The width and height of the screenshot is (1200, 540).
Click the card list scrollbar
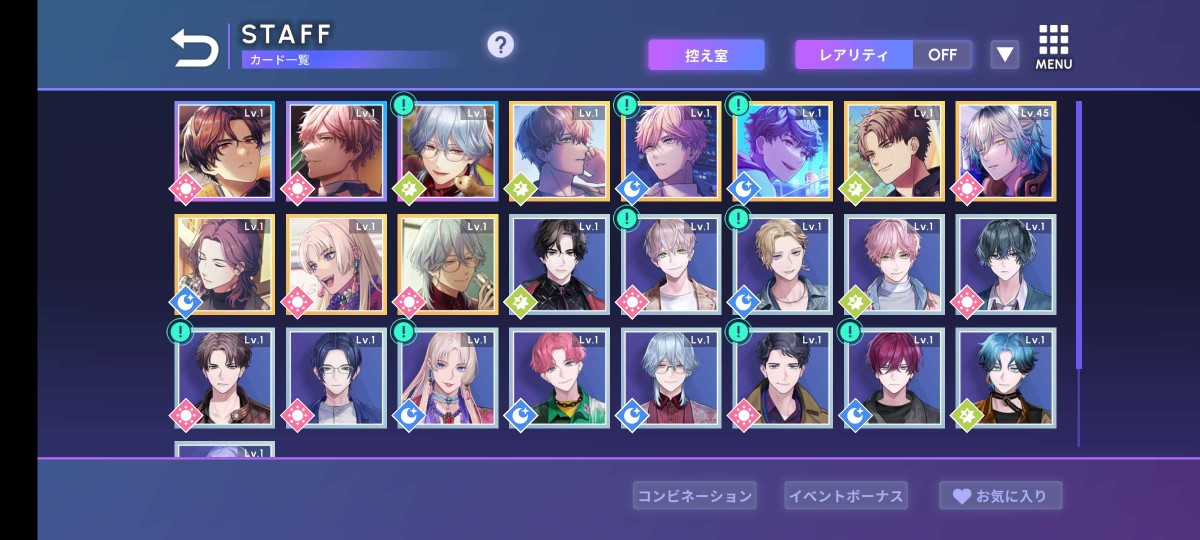pyautogui.click(x=1079, y=235)
